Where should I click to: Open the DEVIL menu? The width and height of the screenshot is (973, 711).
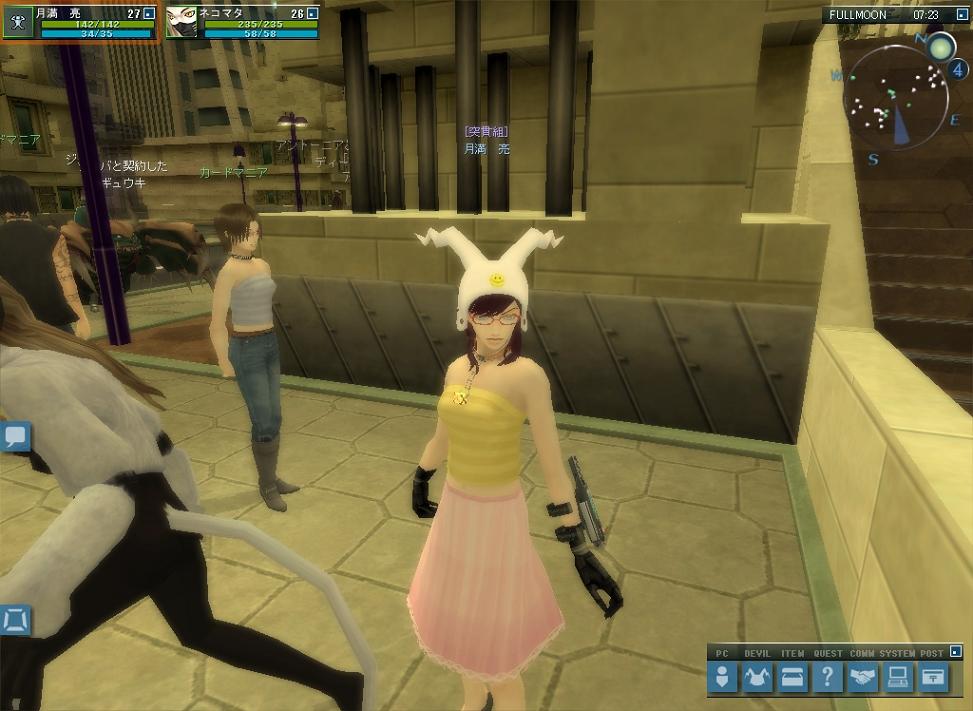pyautogui.click(x=756, y=678)
